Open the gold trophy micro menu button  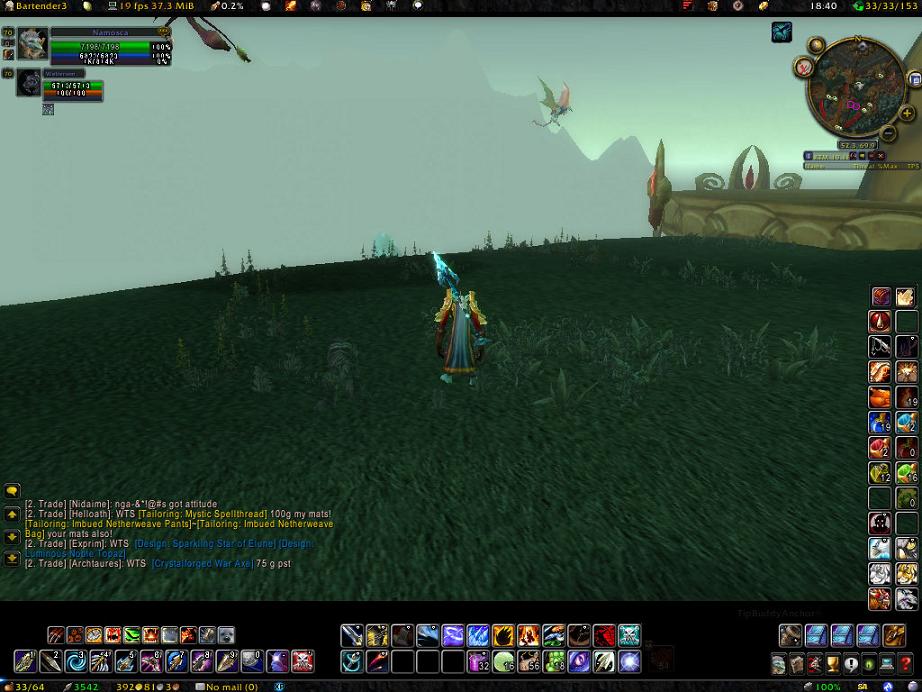pos(832,664)
